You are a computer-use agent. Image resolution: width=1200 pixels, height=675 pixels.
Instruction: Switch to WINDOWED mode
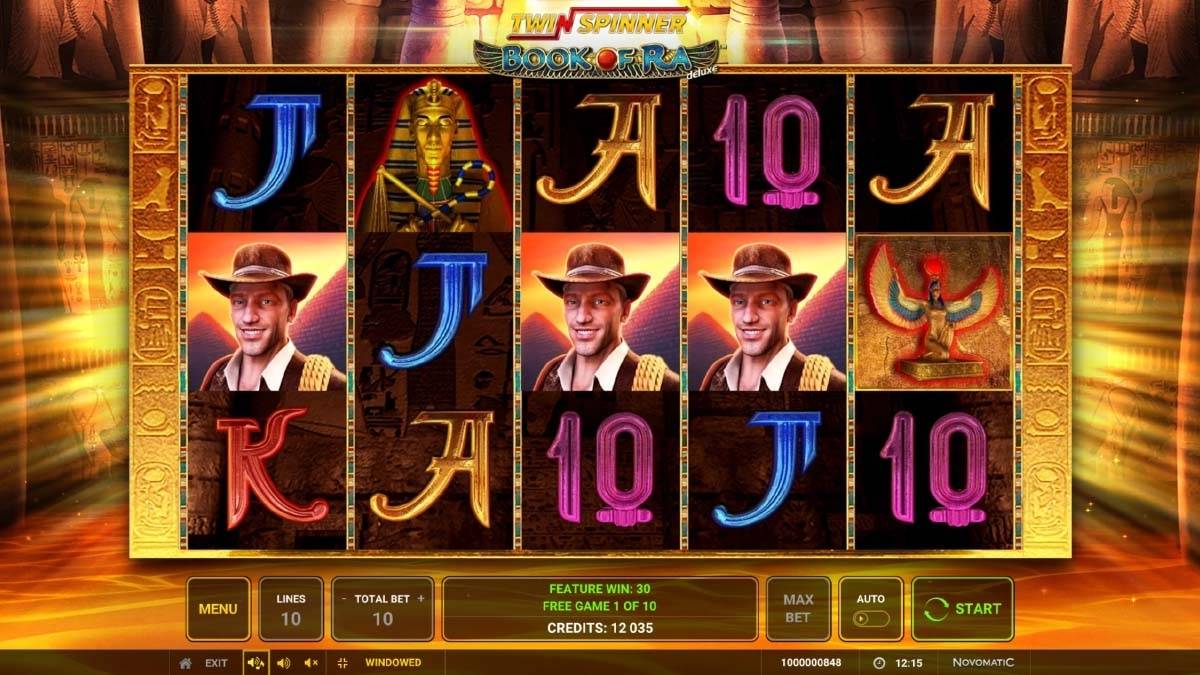coord(392,663)
